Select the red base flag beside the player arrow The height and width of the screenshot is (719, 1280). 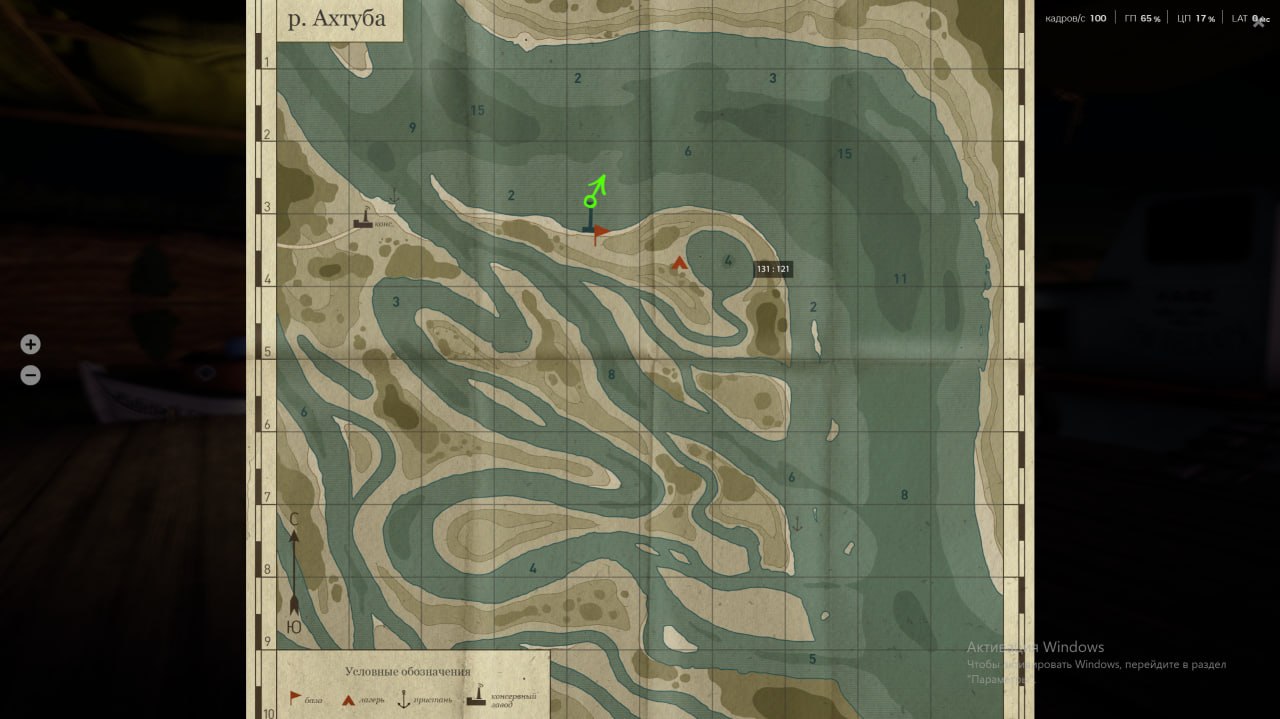click(x=600, y=234)
